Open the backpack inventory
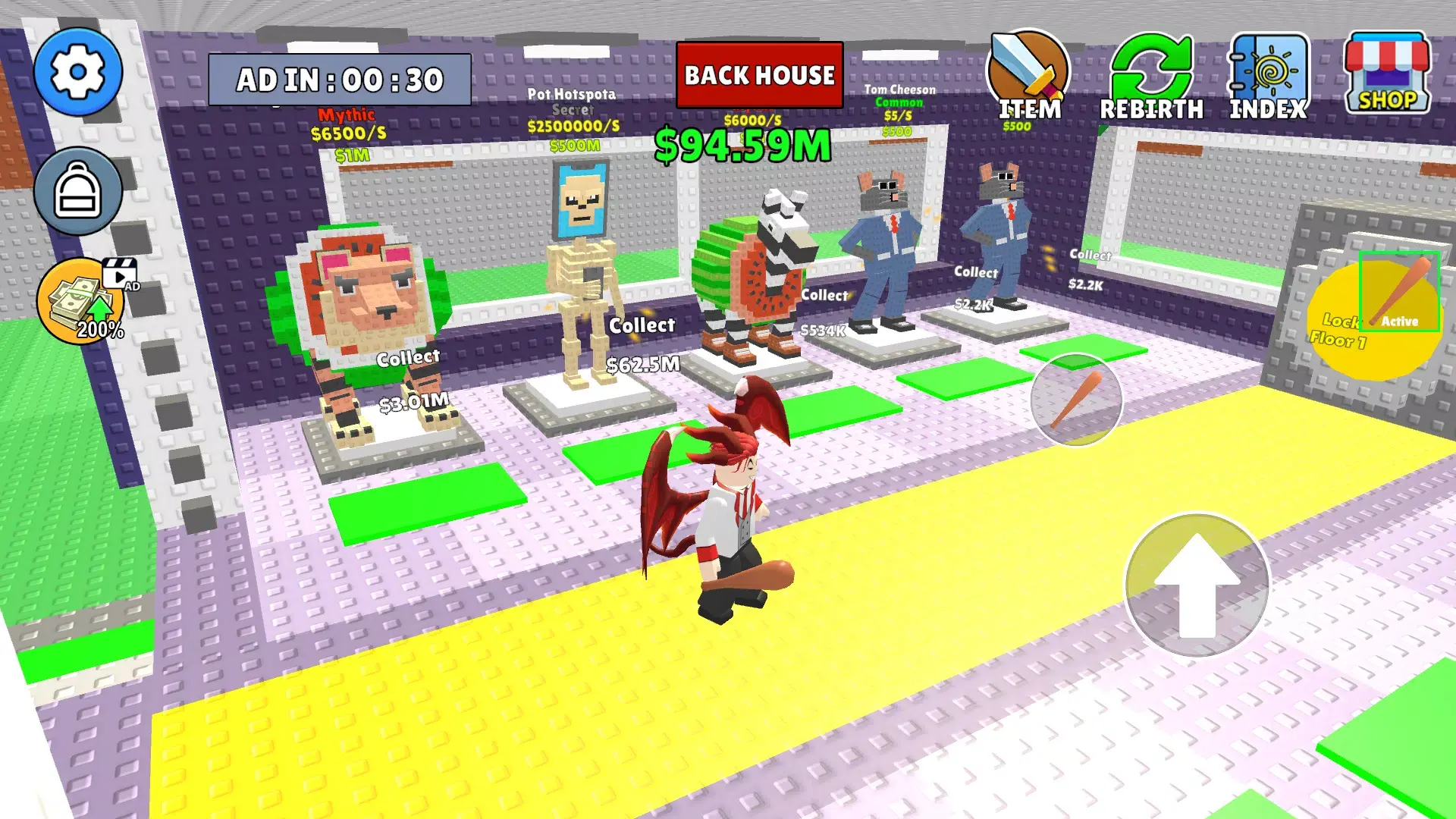 pos(77,191)
